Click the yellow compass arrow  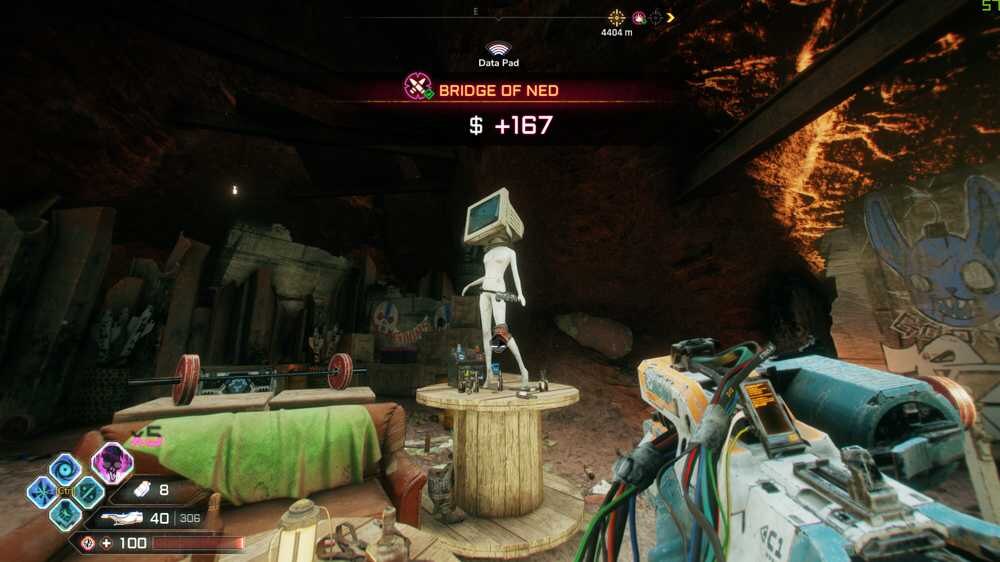point(671,17)
